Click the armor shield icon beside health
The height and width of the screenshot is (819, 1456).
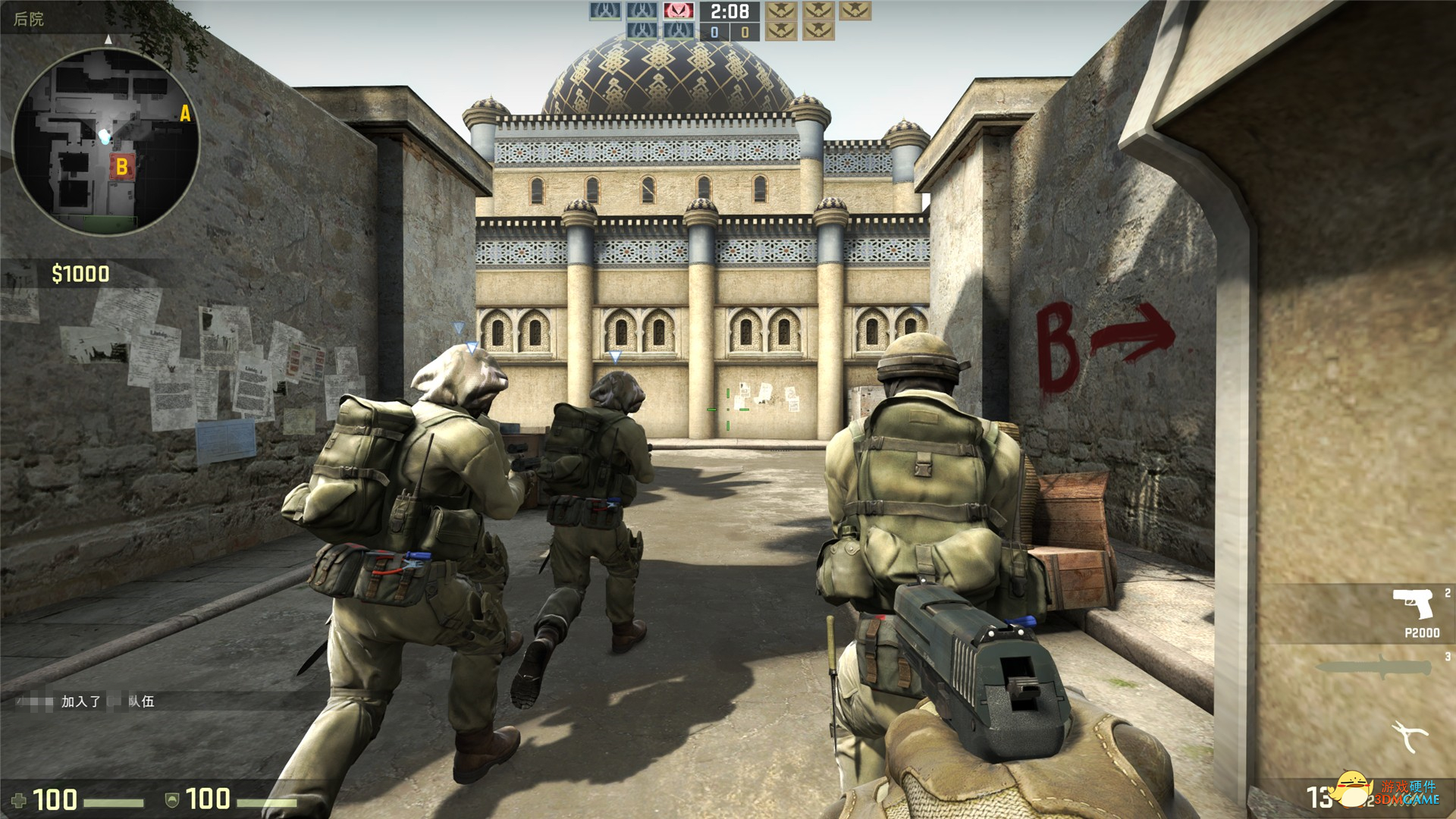(x=172, y=801)
